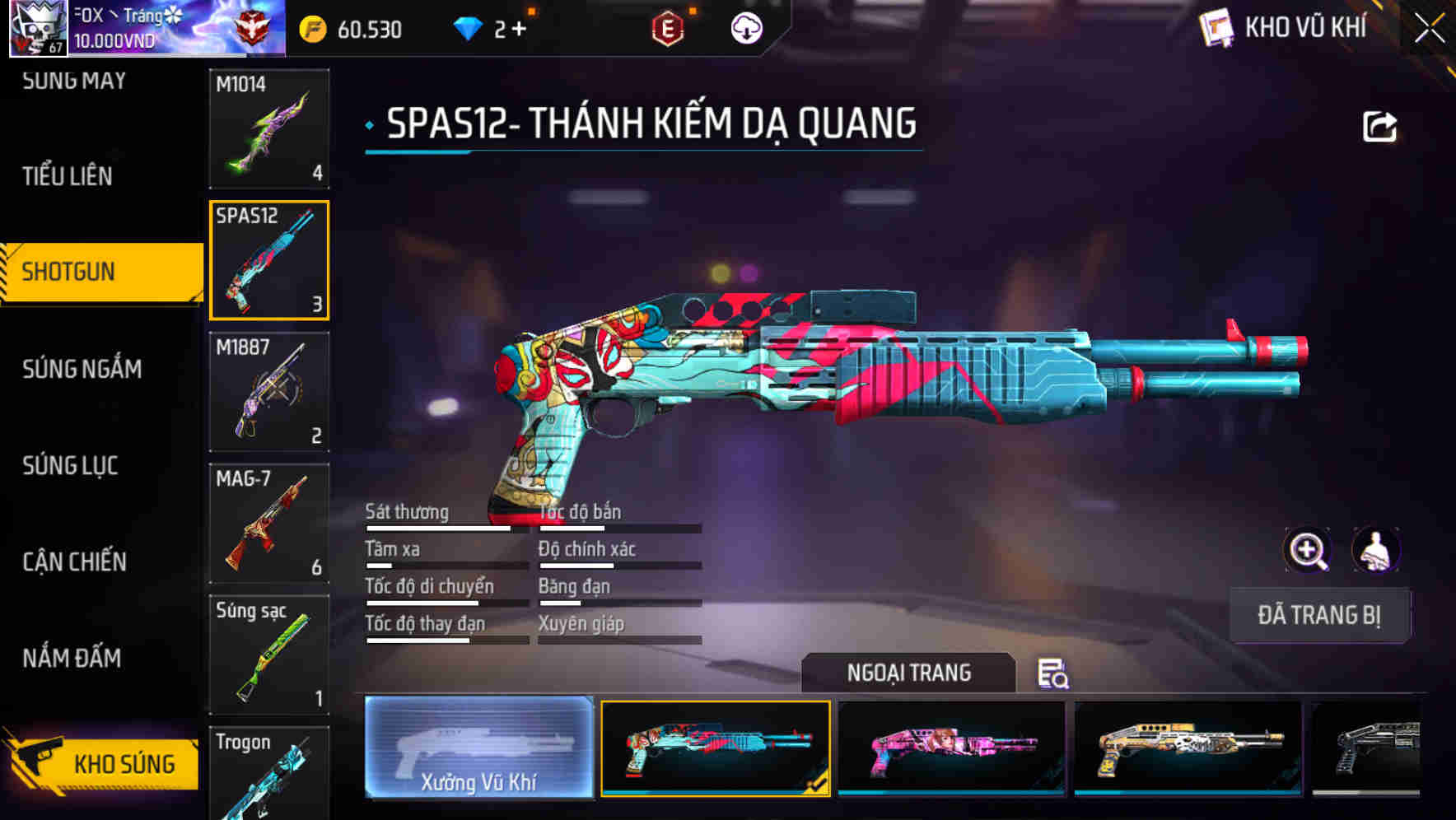Select the magnifier zoom weapon preview icon
The width and height of the screenshot is (1456, 820).
pos(1308,550)
